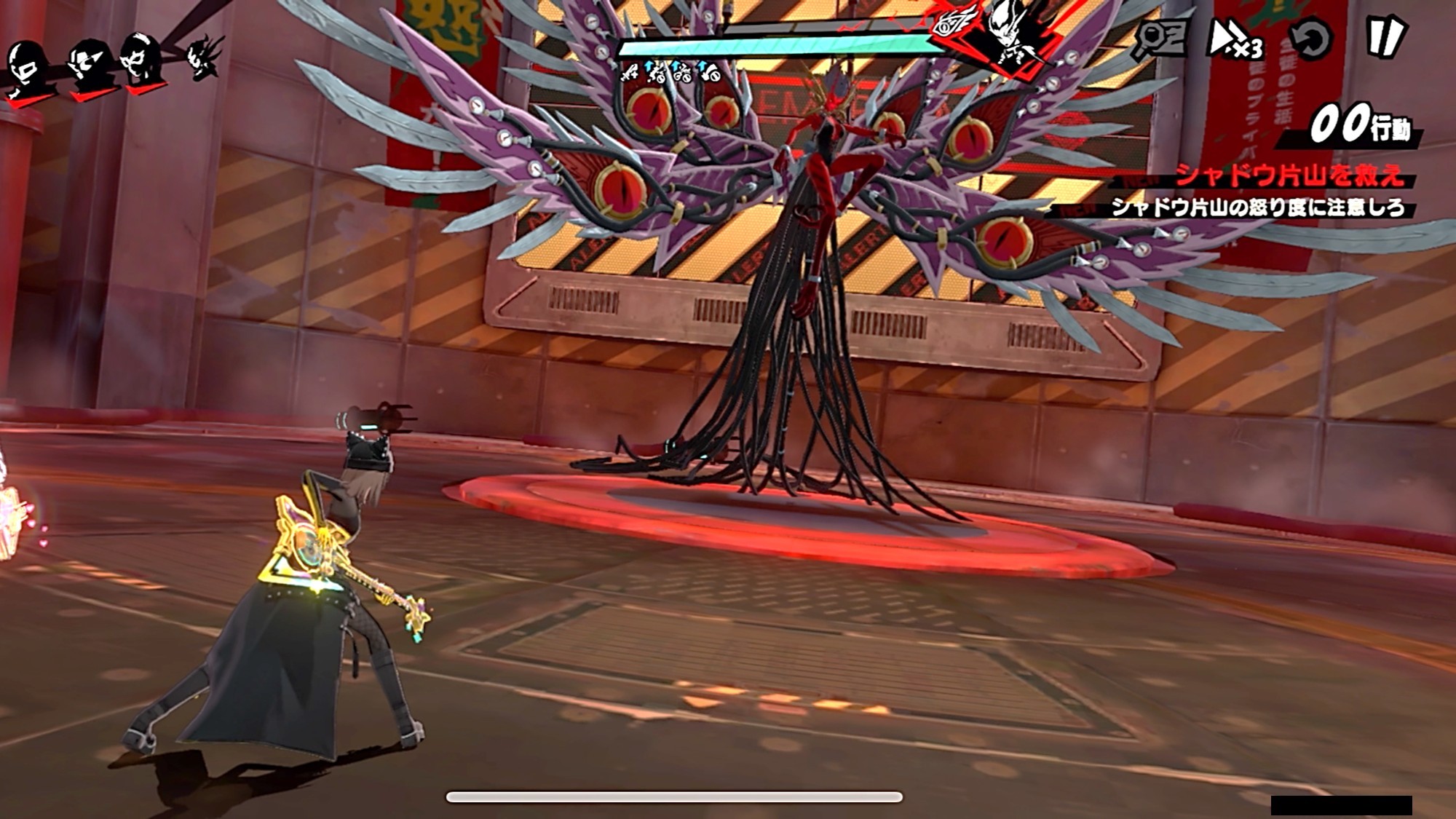
Task: Tap the circular arrow retry icon
Action: coord(1310,38)
